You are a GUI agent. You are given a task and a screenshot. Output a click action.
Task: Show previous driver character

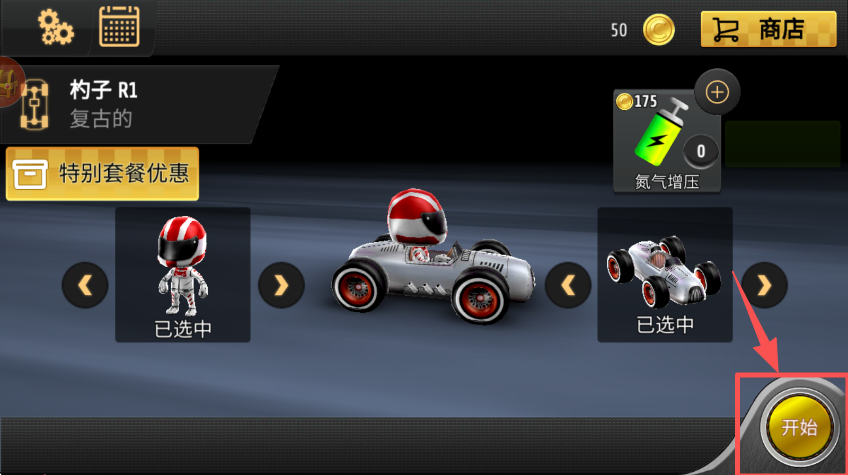85,286
